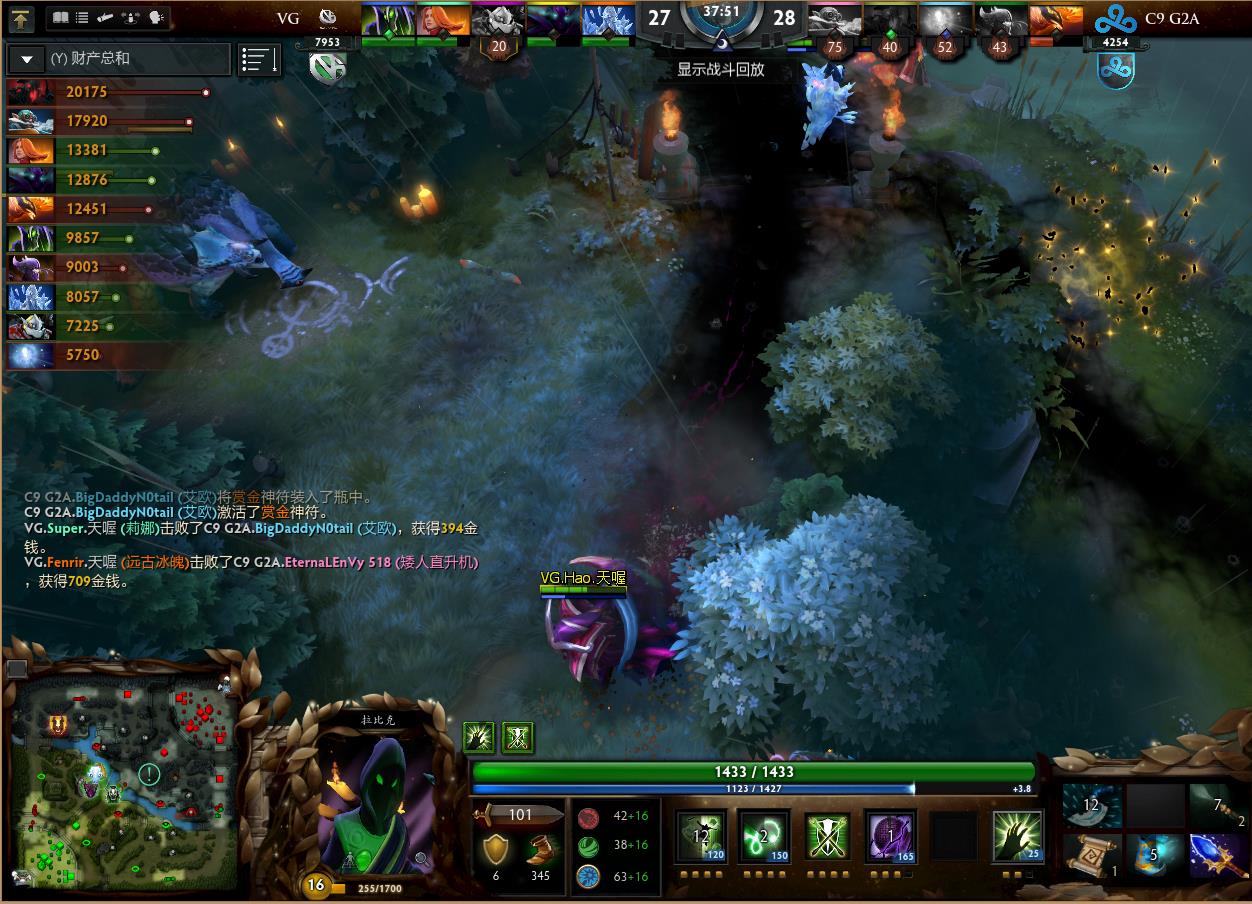Open the net worth stat dropdown
Viewport: 1252px width, 904px height.
27,59
